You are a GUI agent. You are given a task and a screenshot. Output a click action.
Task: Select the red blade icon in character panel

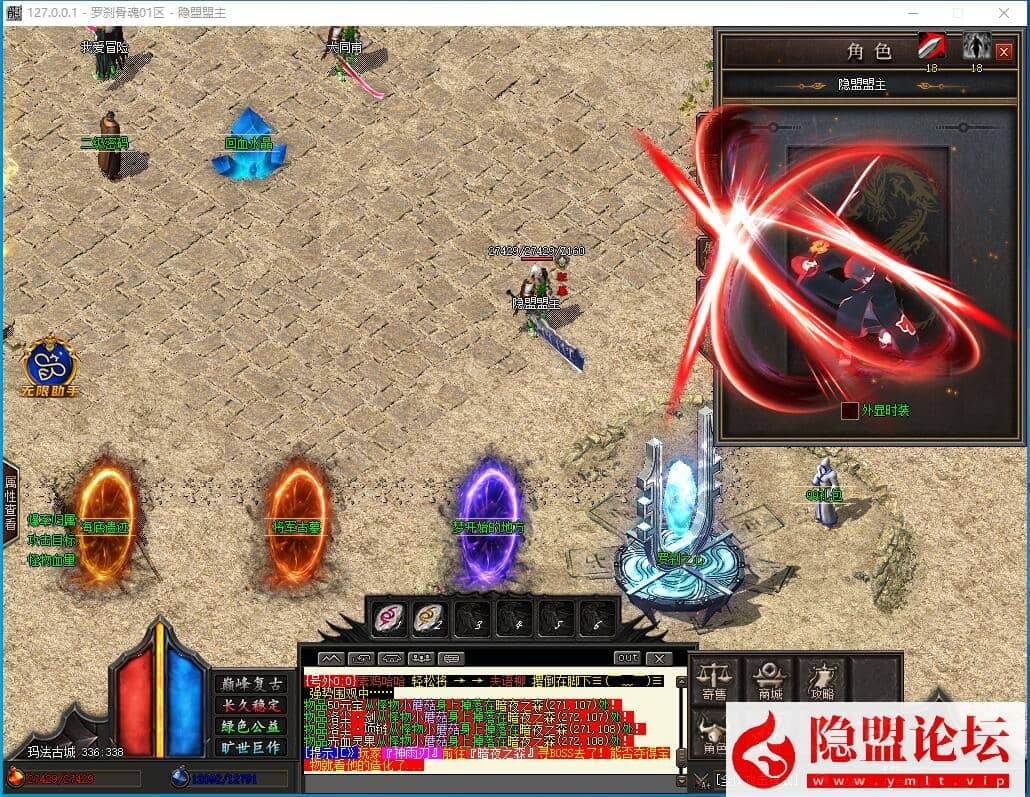[932, 46]
